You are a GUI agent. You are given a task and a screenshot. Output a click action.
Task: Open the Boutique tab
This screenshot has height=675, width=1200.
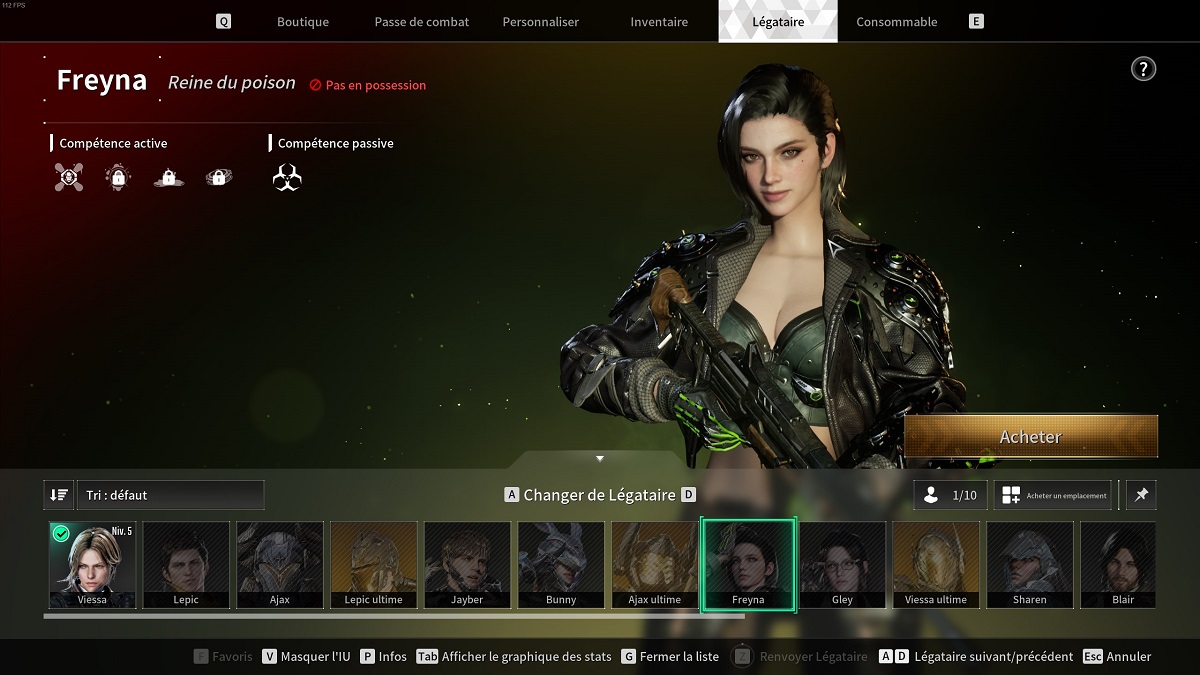coord(303,22)
